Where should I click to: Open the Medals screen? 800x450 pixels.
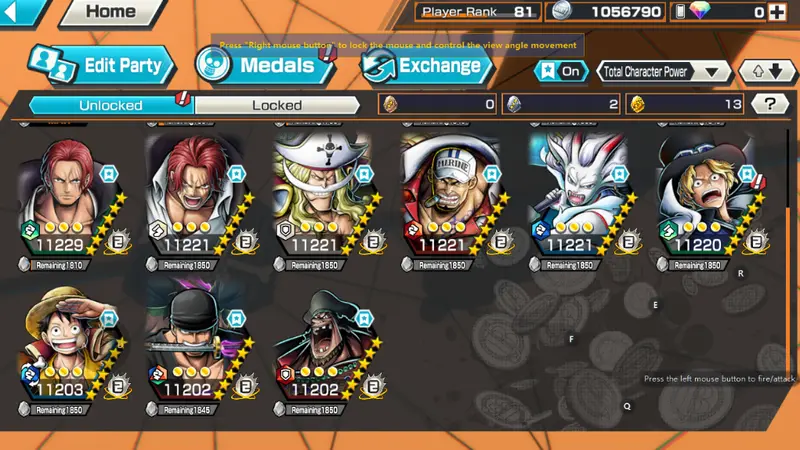(265, 66)
